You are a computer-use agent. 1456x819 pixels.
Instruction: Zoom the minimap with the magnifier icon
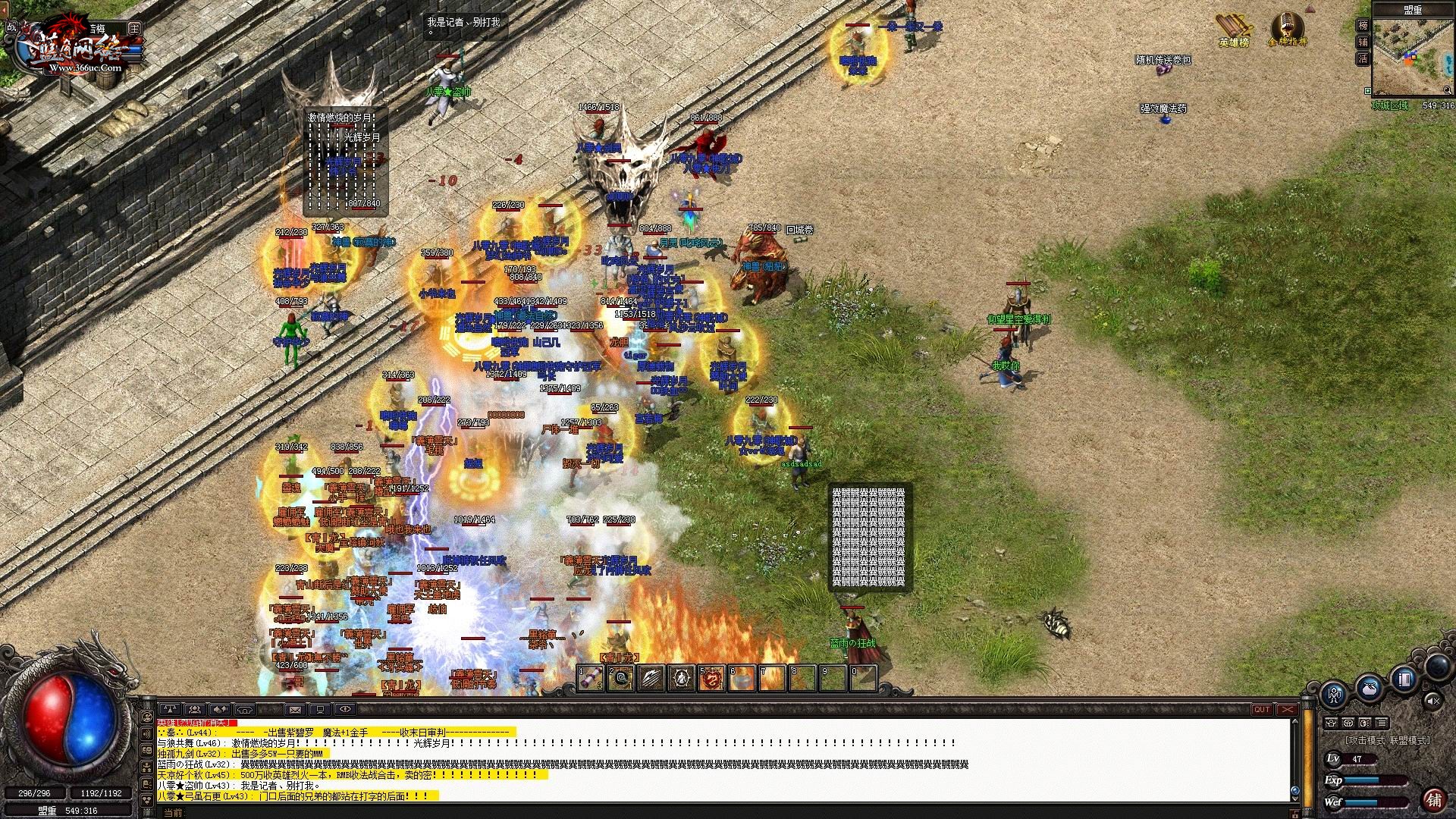[x=1448, y=90]
